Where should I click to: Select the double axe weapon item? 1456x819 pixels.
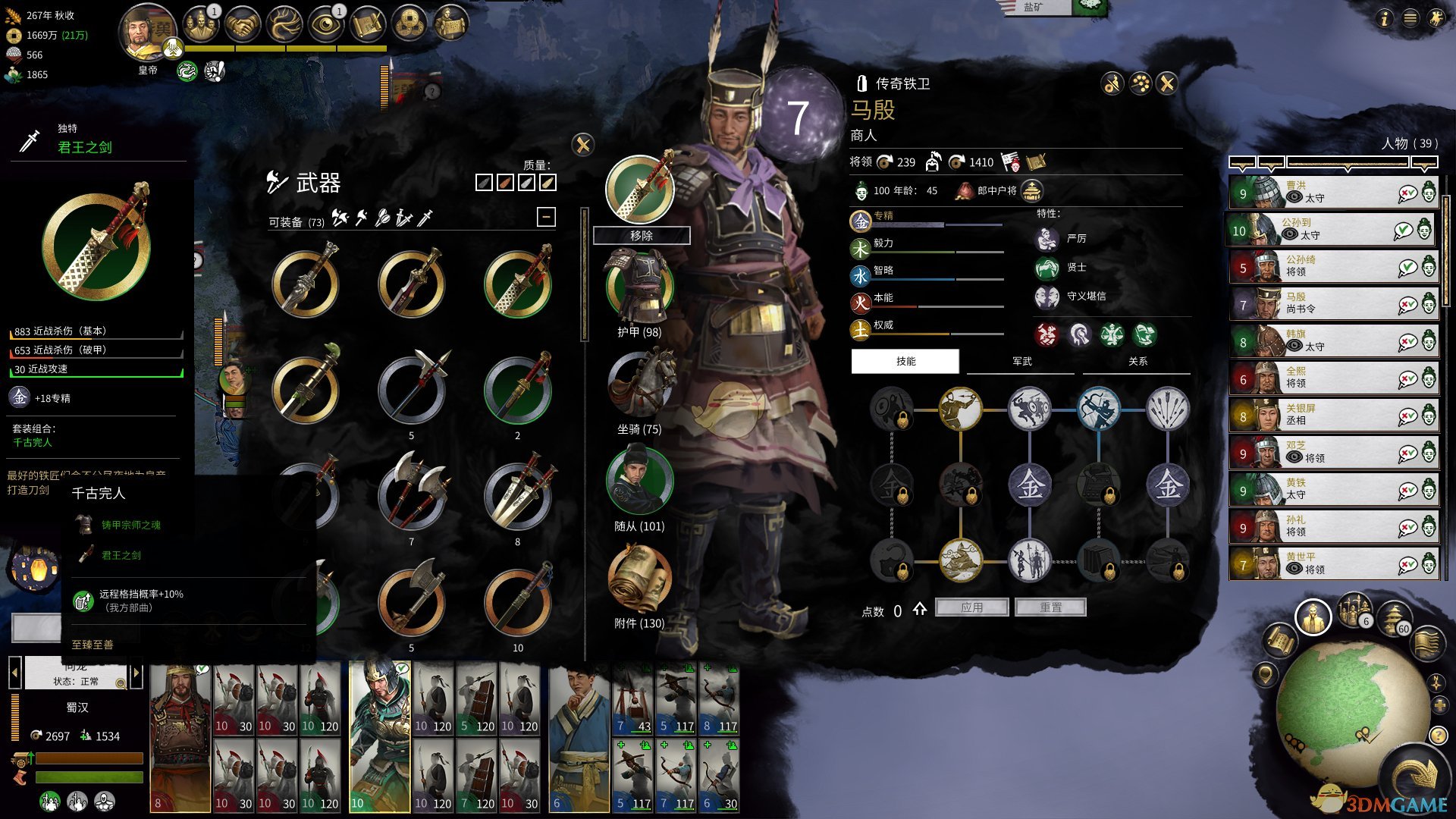pos(412,494)
